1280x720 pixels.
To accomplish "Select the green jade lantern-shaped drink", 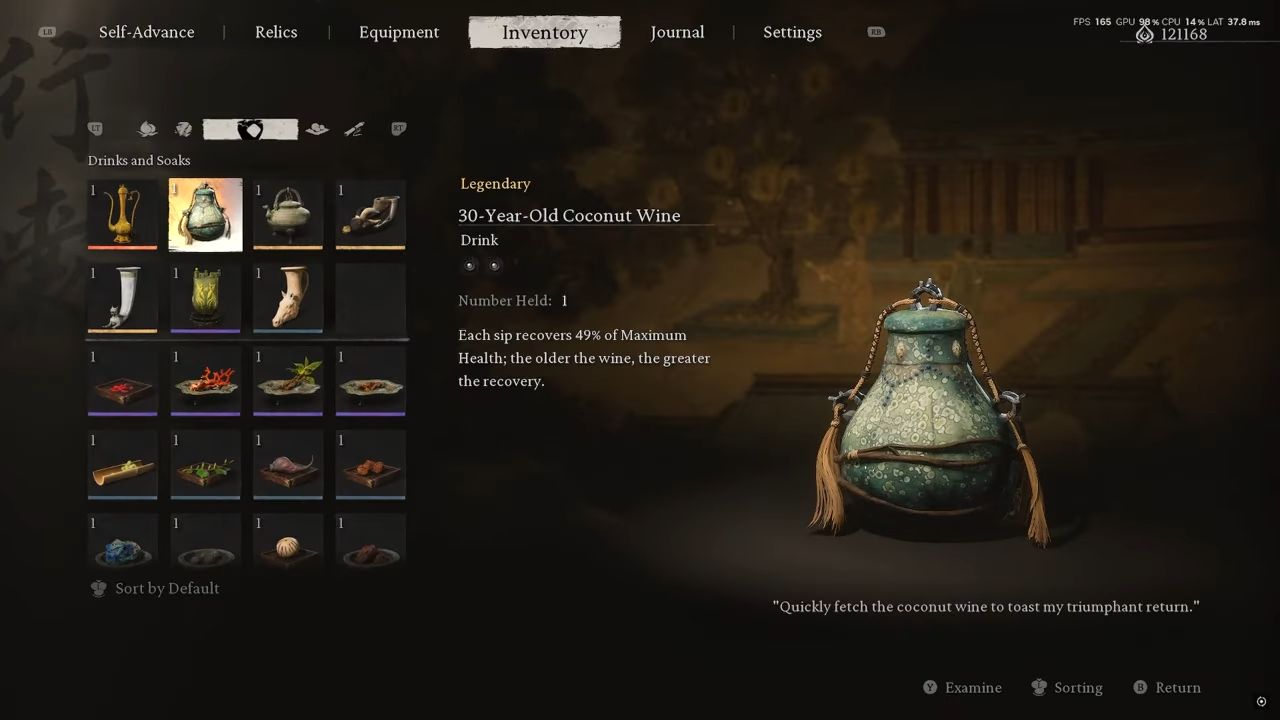I will [205, 298].
